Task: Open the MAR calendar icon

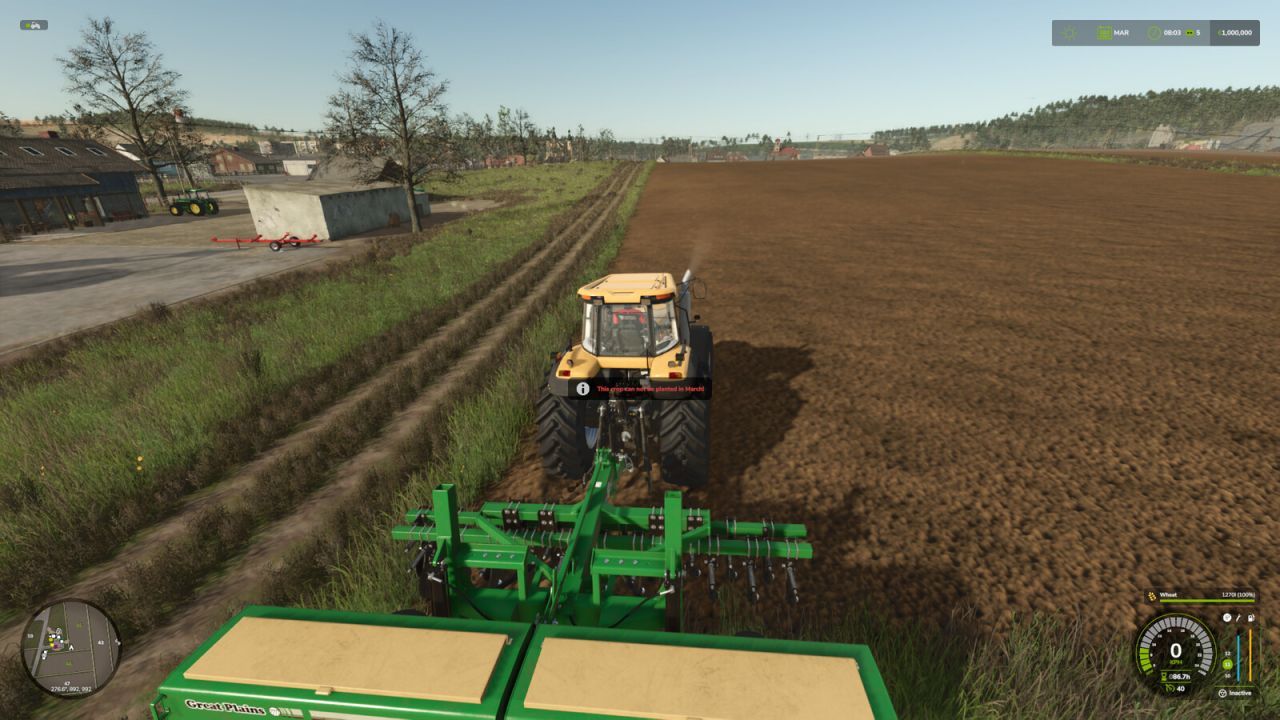Action: [x=1104, y=32]
